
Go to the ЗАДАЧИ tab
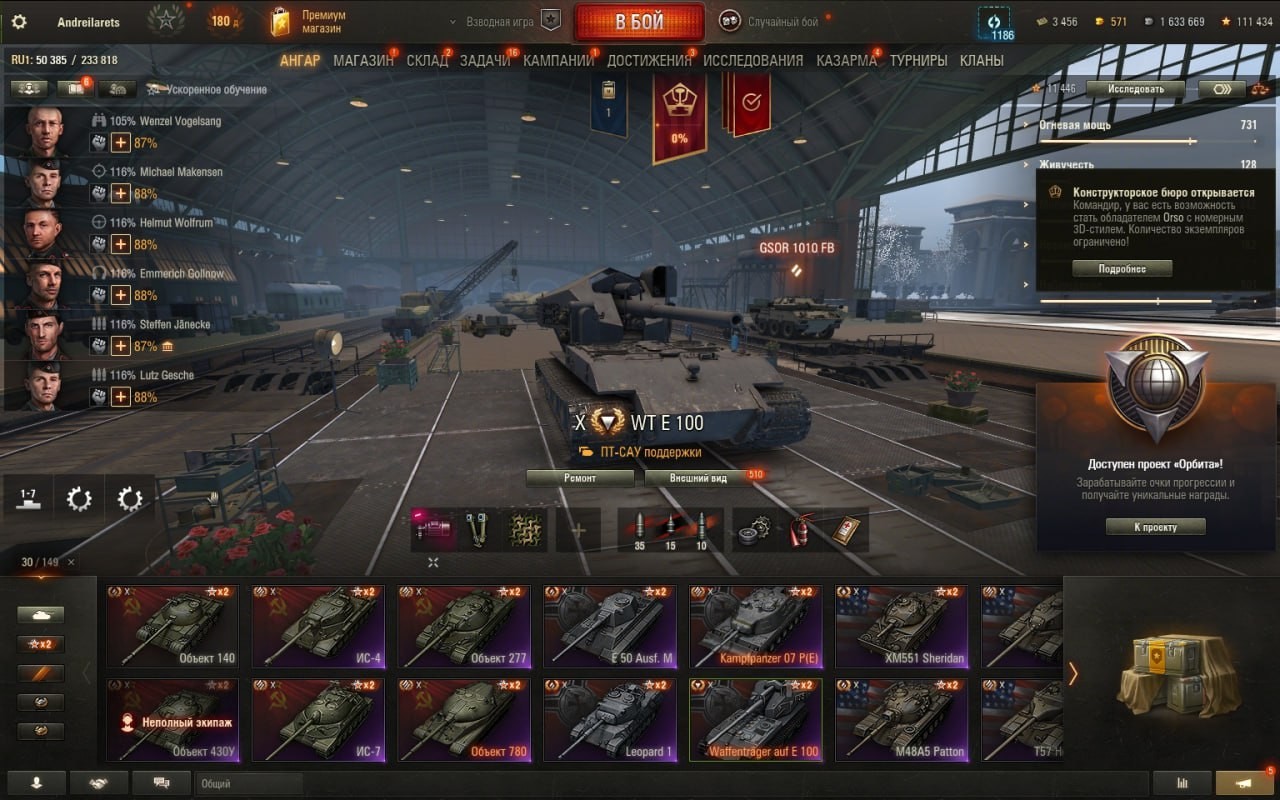pyautogui.click(x=485, y=60)
